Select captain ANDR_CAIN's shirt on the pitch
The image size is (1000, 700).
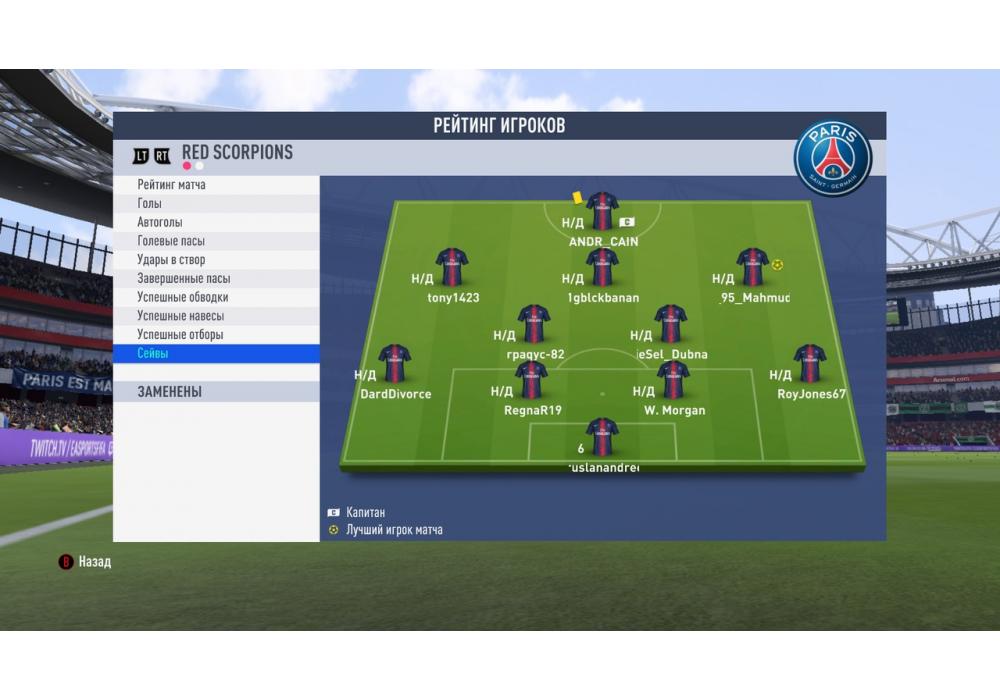[602, 212]
